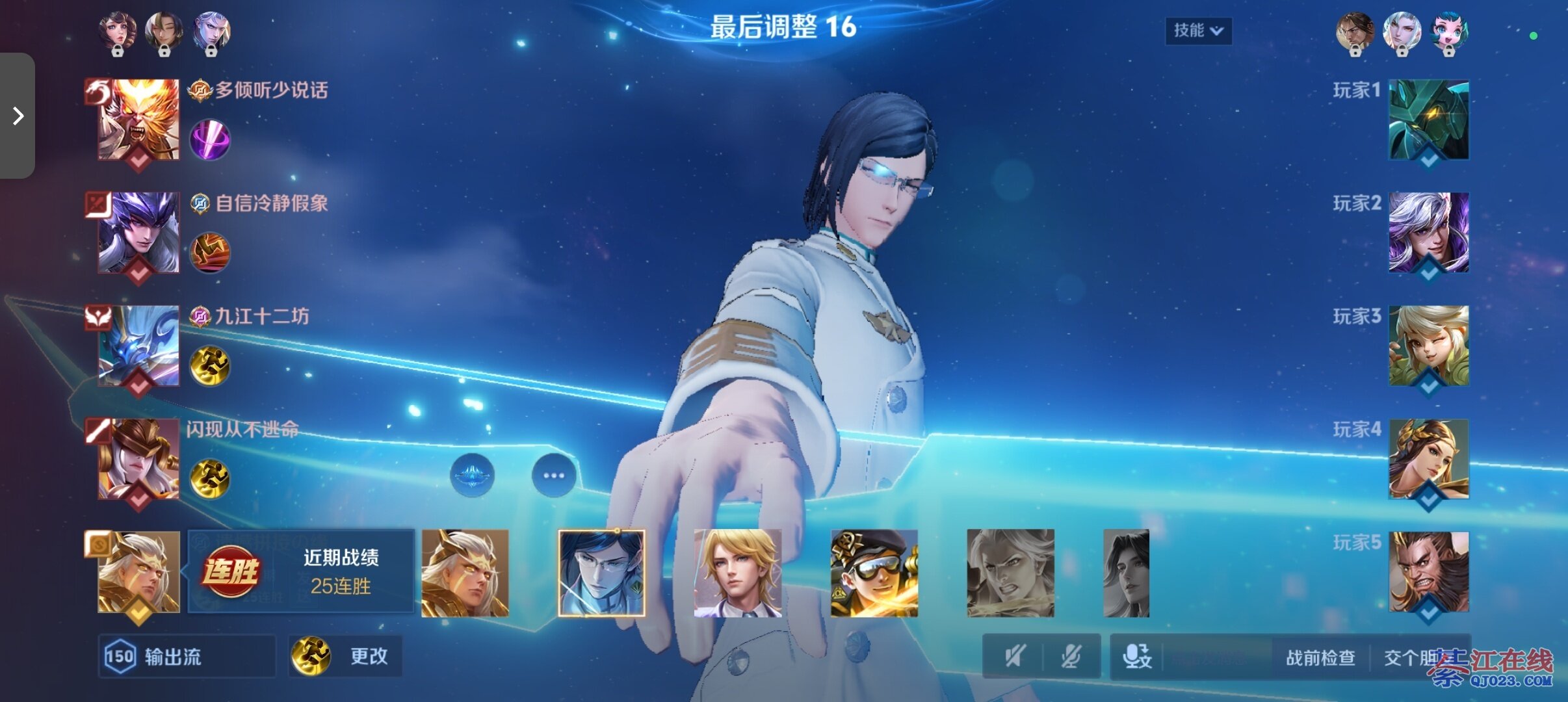Viewport: 1568px width, 702px height.
Task: Click the chat message input field
Action: point(1213,658)
